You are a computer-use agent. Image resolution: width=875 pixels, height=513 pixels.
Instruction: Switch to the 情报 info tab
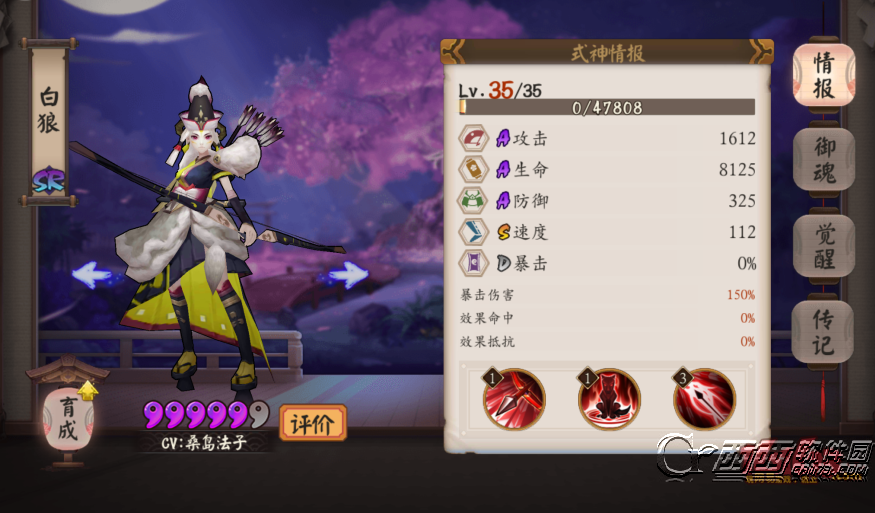tap(823, 75)
